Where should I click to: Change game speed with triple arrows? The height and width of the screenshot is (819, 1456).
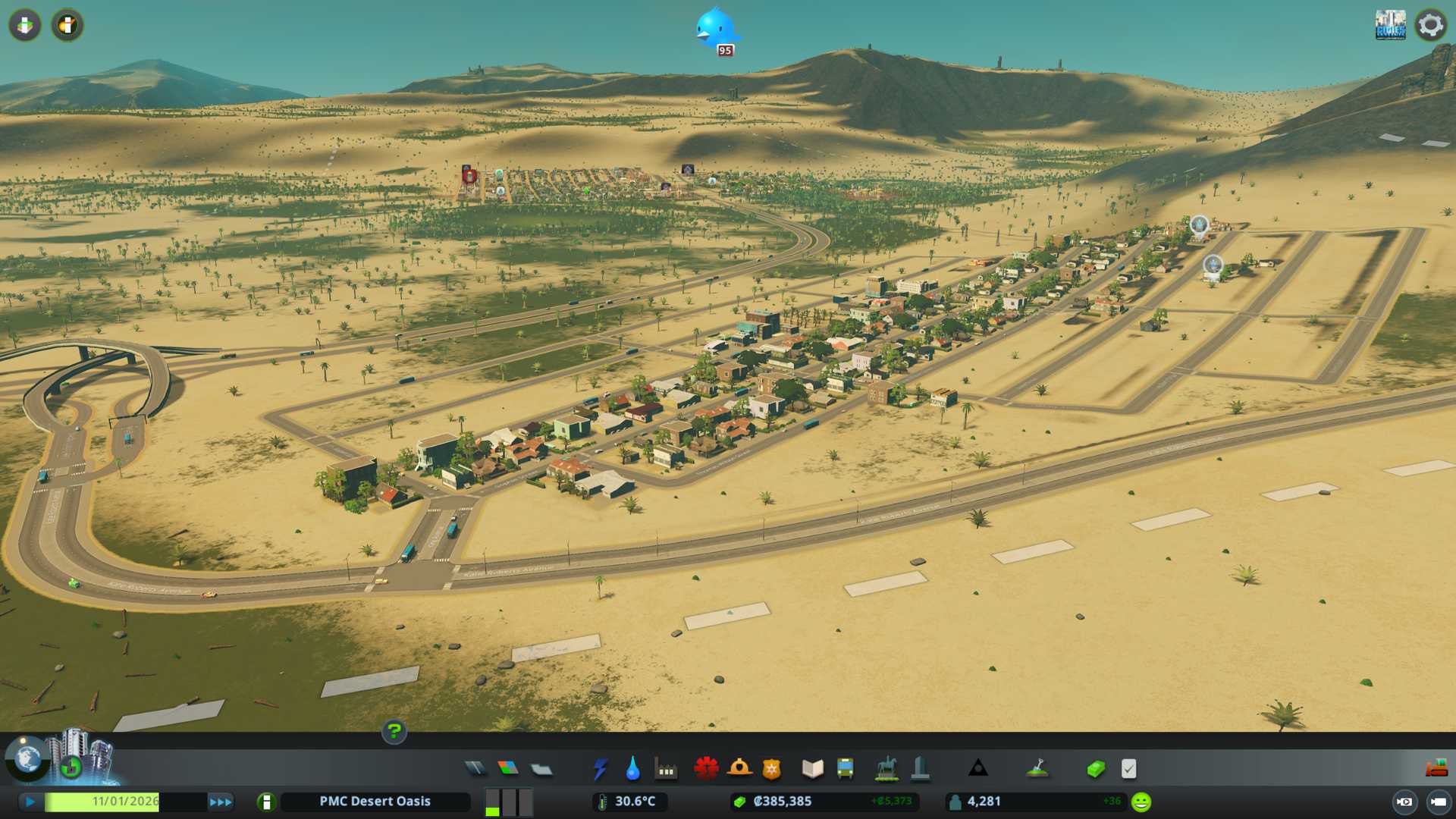pos(221,802)
